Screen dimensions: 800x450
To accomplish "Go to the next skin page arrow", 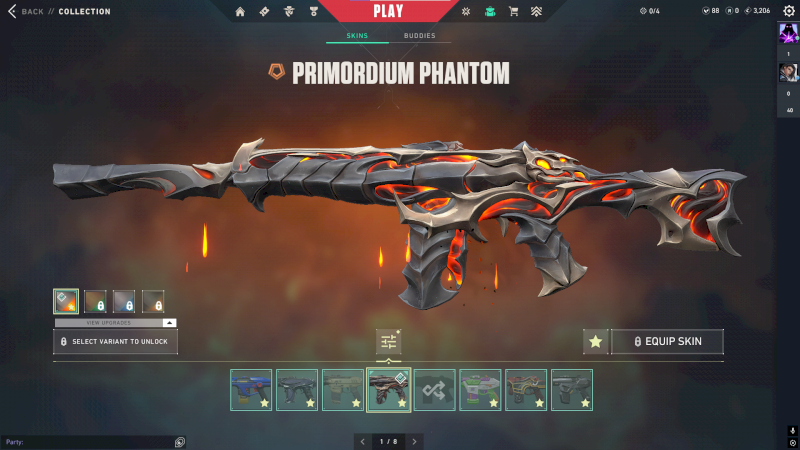I will coord(415,441).
